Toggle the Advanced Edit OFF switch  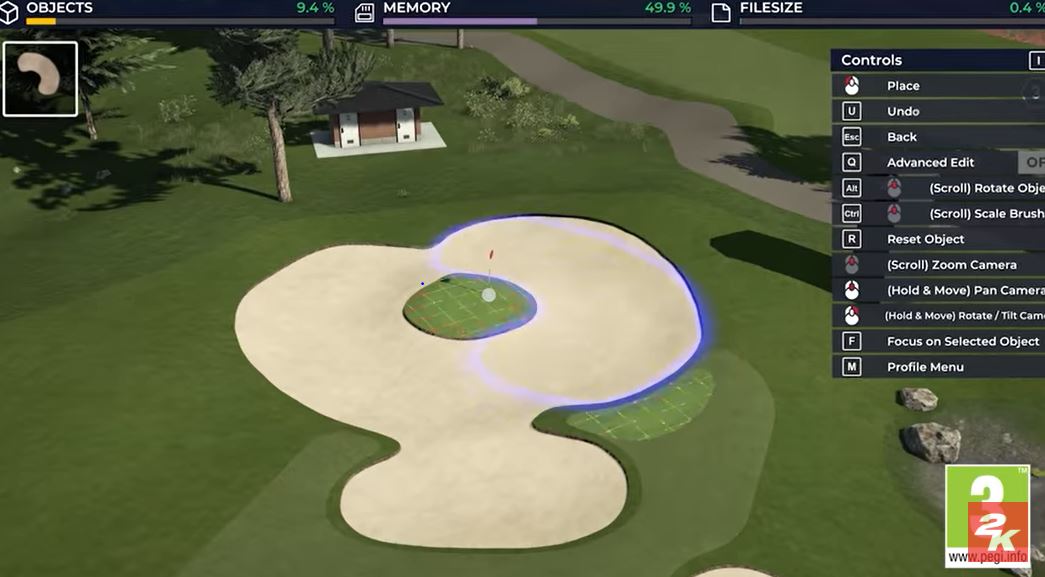tap(1032, 162)
